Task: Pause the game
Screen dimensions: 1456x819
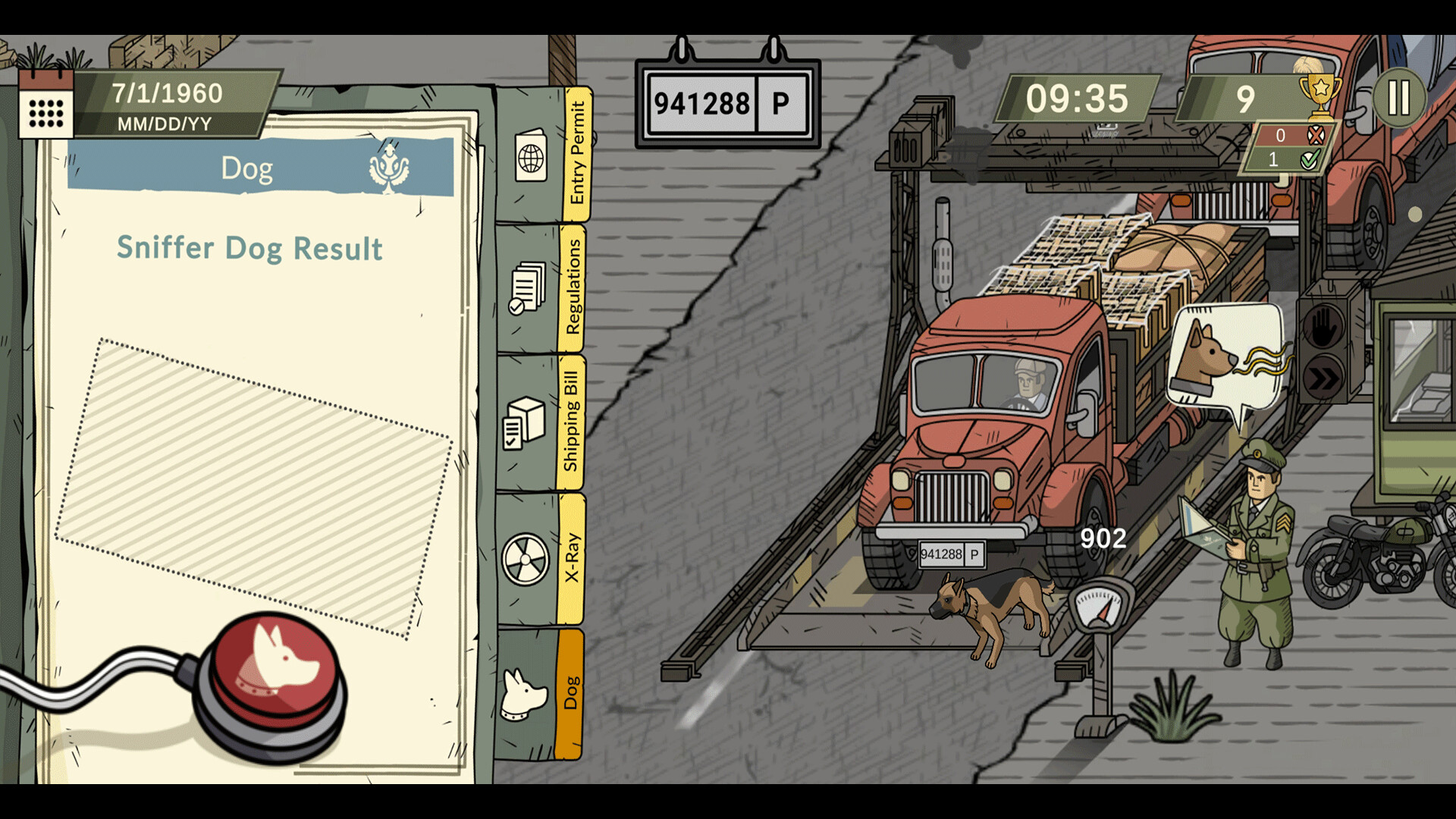Action: click(1398, 98)
